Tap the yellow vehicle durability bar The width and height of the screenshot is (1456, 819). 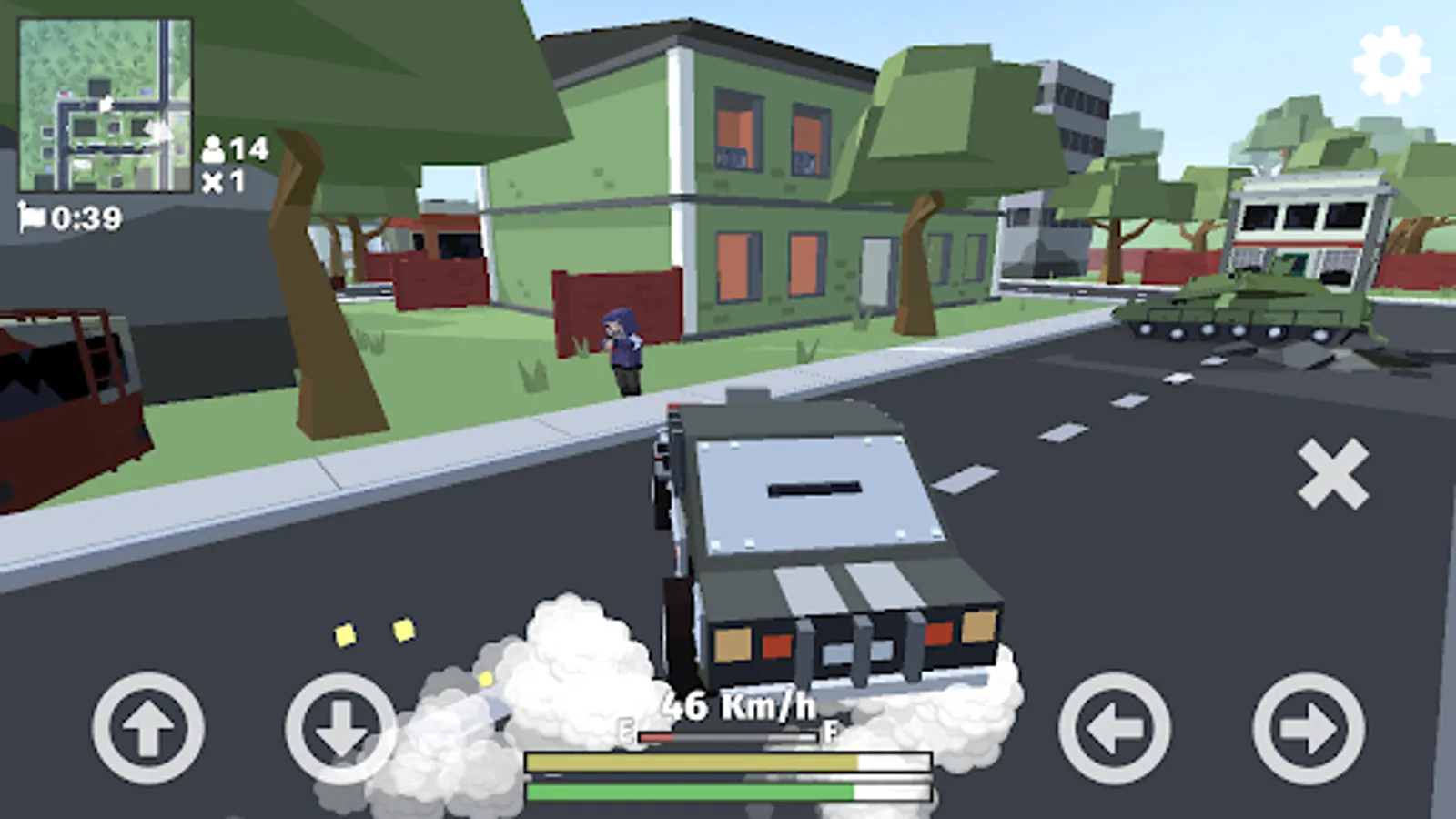728,760
